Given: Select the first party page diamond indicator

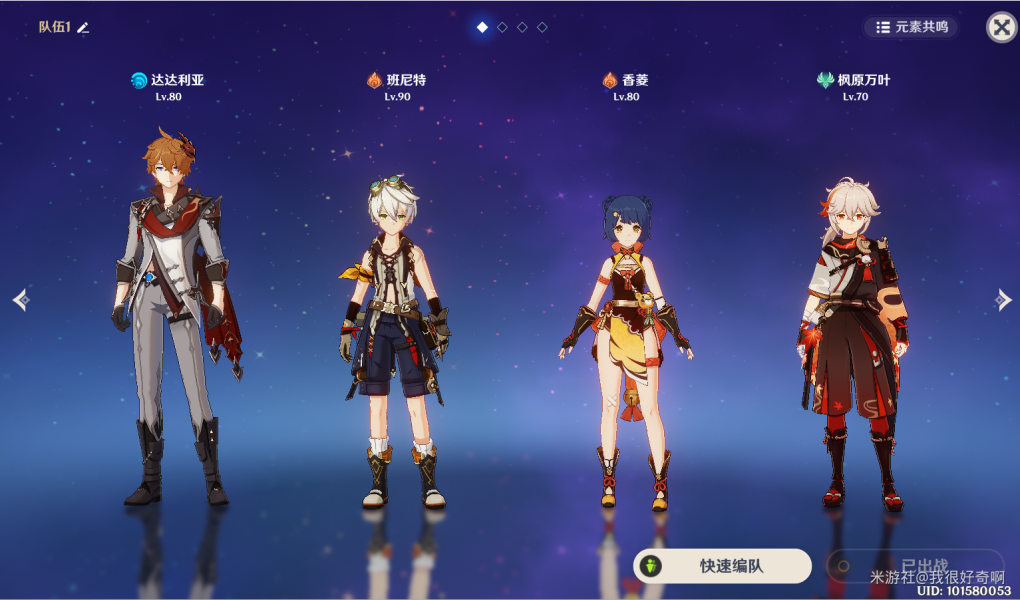Looking at the screenshot, I should [x=482, y=27].
